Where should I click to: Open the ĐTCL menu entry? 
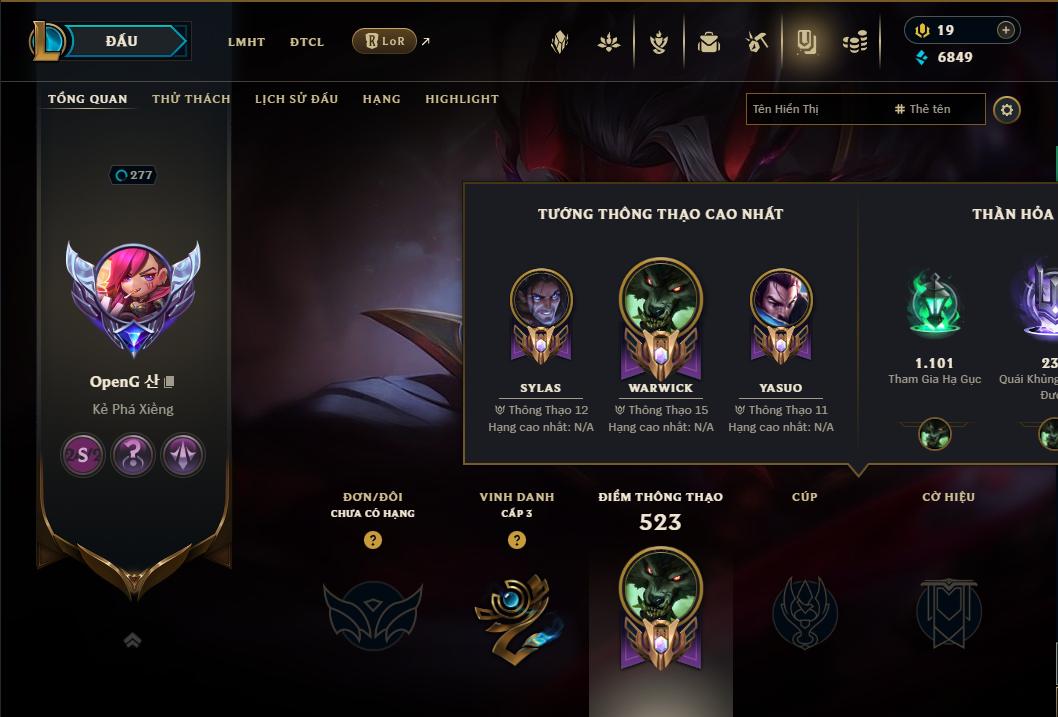point(307,42)
